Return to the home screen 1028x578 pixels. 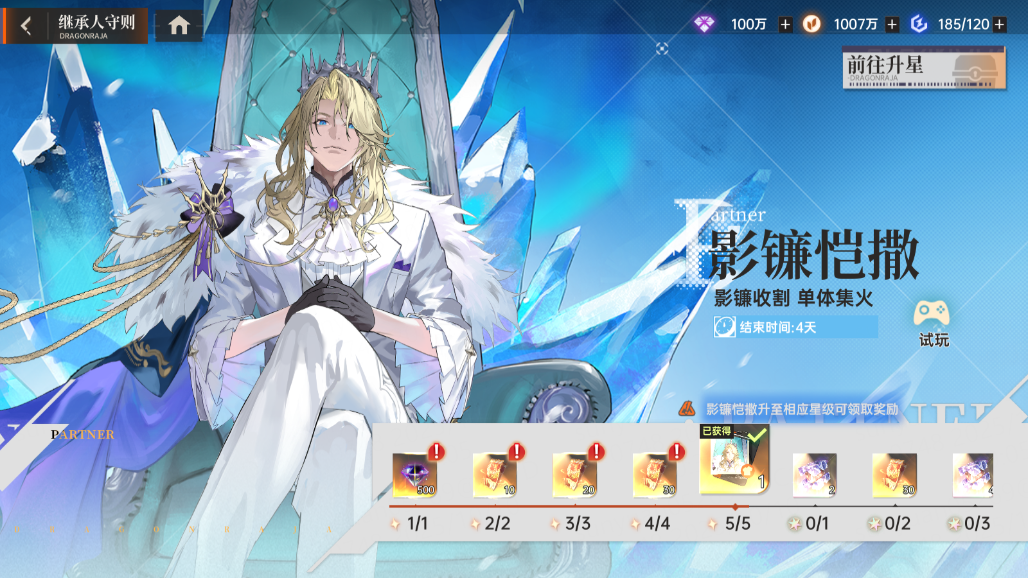point(179,26)
